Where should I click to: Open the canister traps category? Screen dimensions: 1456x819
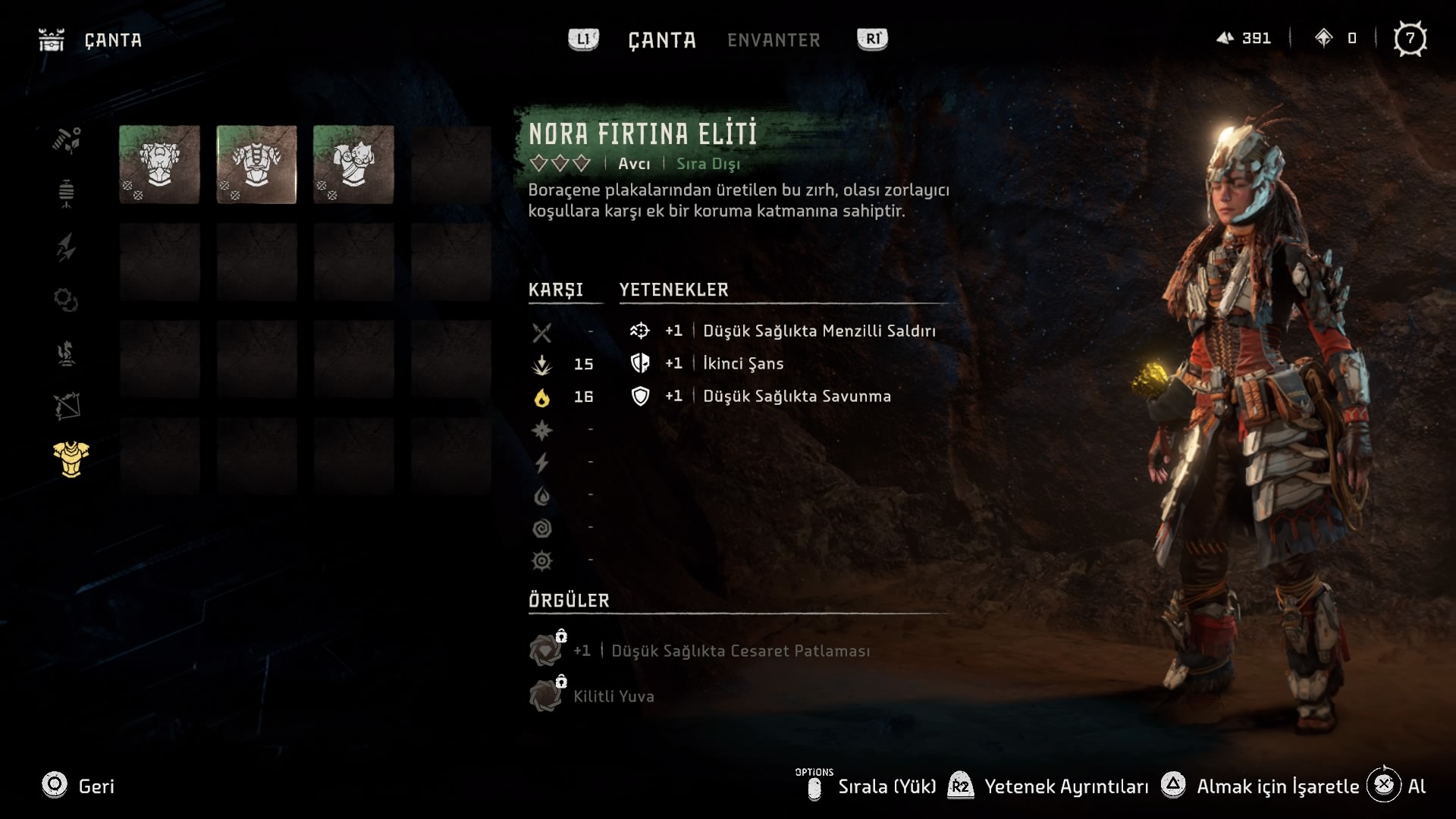[x=67, y=193]
